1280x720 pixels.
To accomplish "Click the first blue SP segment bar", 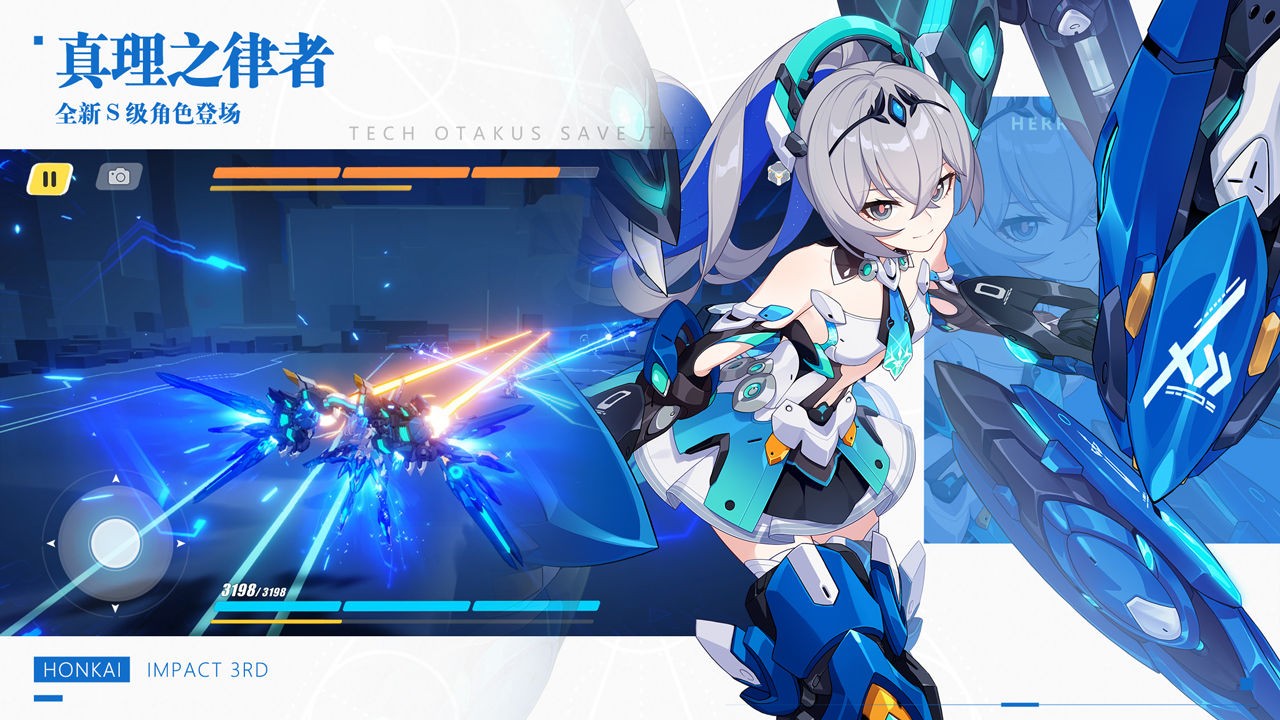I will point(278,606).
